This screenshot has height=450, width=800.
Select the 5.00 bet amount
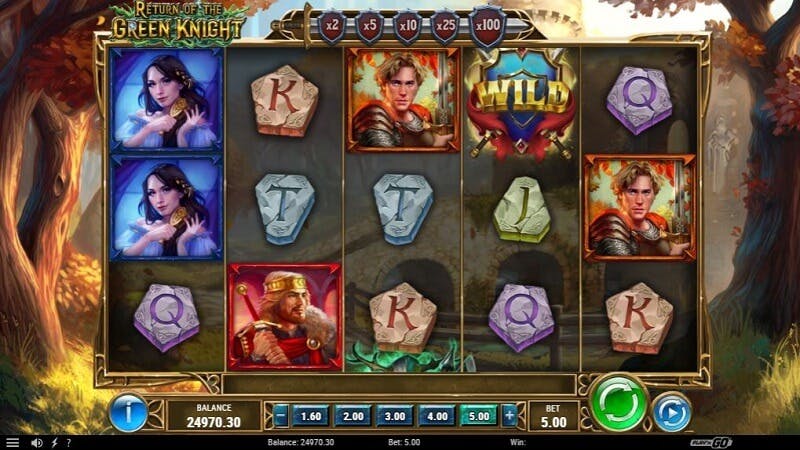479,415
